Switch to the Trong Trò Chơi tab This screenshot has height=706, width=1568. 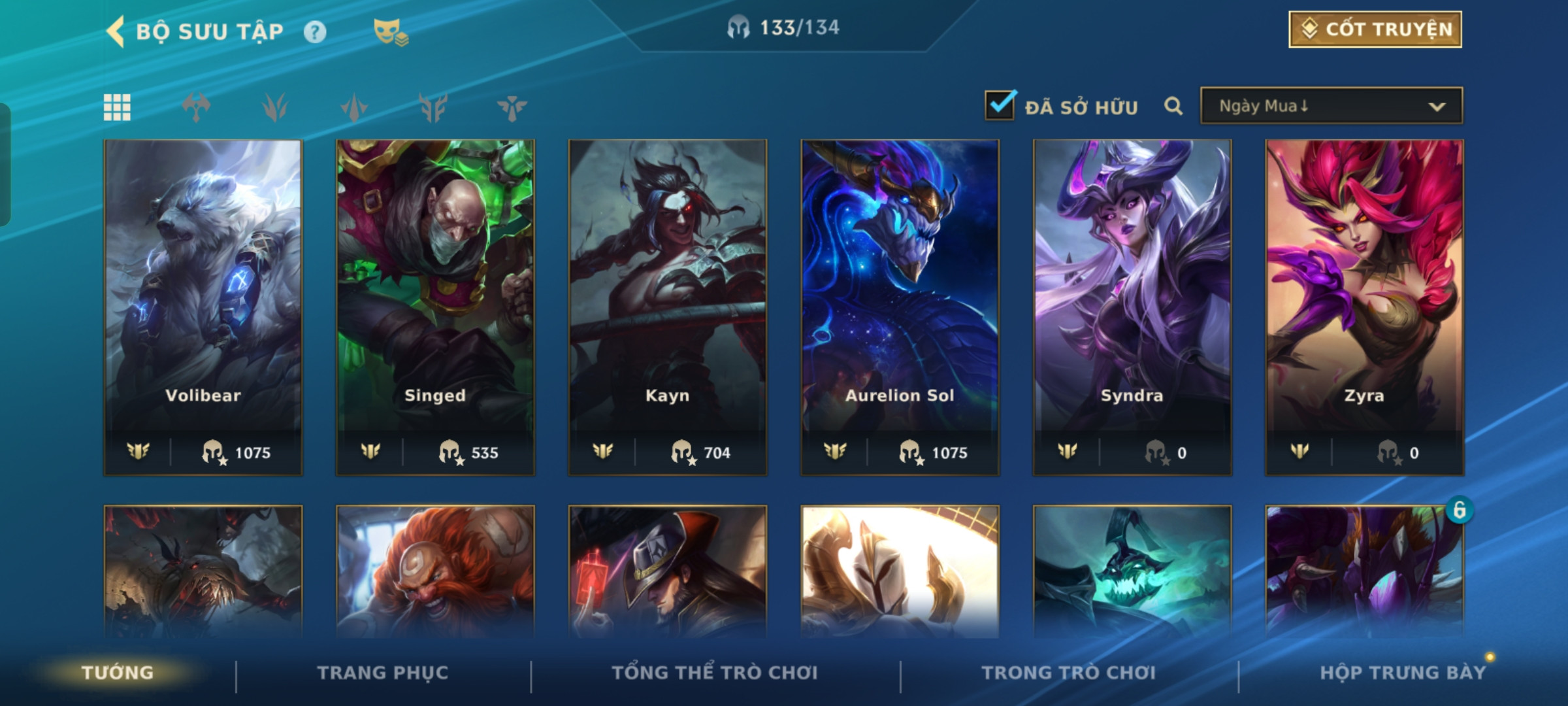(x=1069, y=672)
